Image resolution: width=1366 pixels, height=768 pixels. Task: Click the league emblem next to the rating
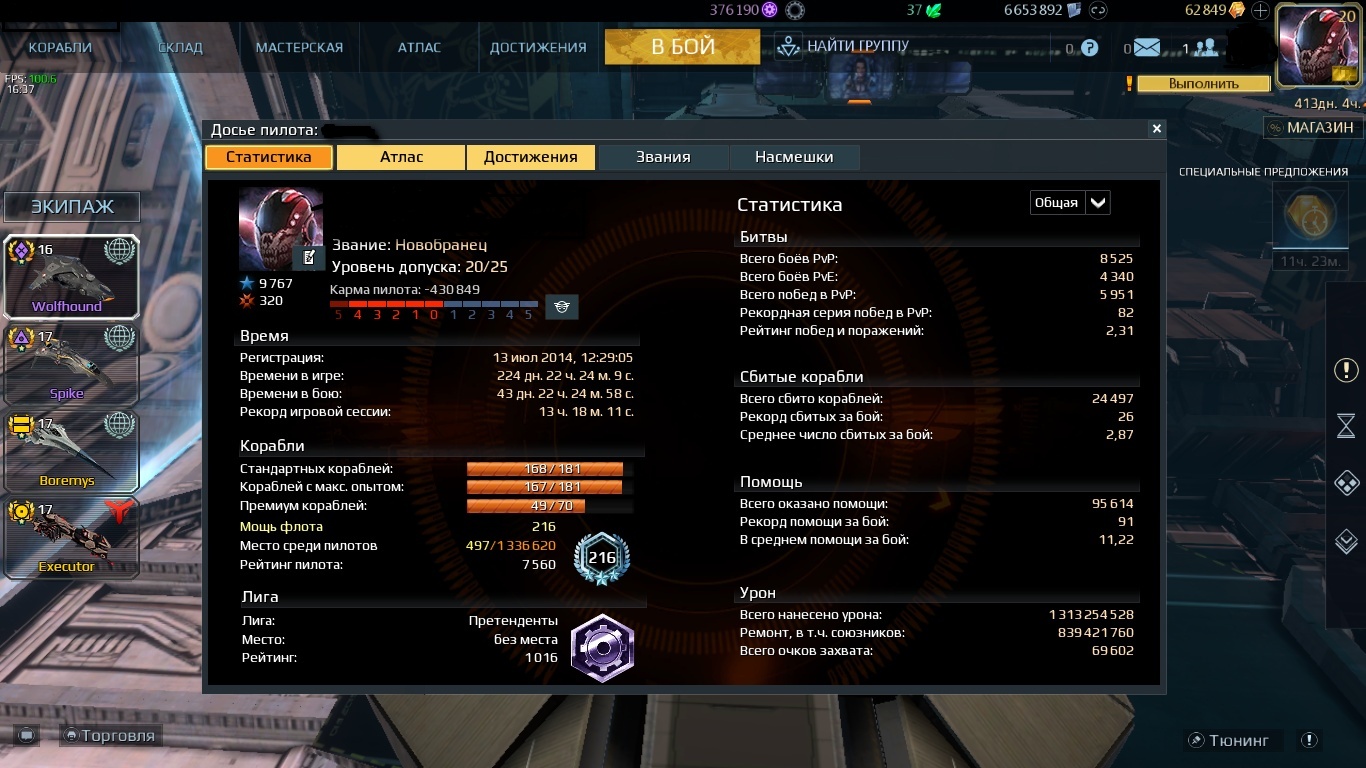(x=603, y=648)
